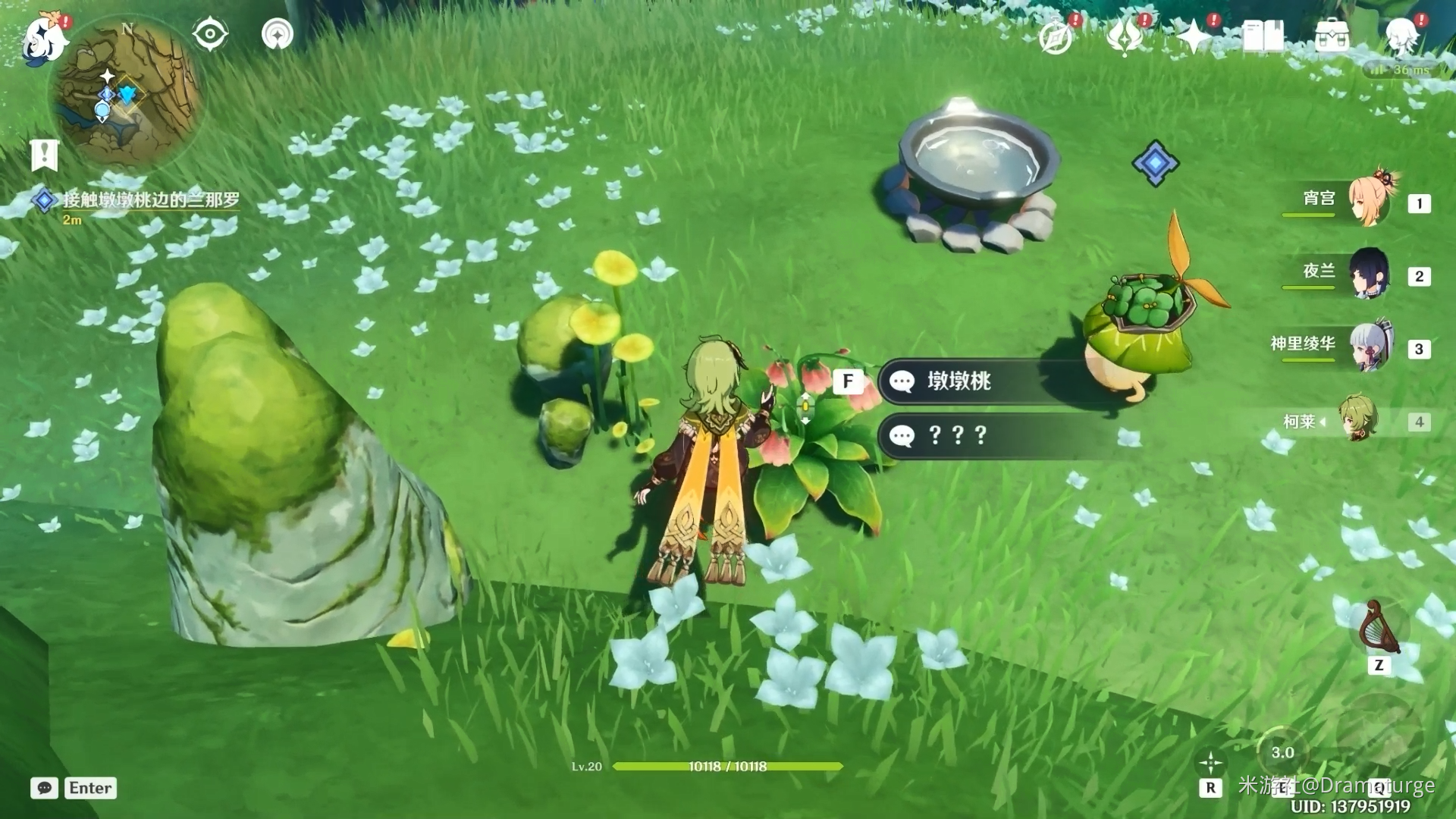The height and width of the screenshot is (819, 1456).
Task: Open the Paimon menu icon
Action: [x=44, y=38]
